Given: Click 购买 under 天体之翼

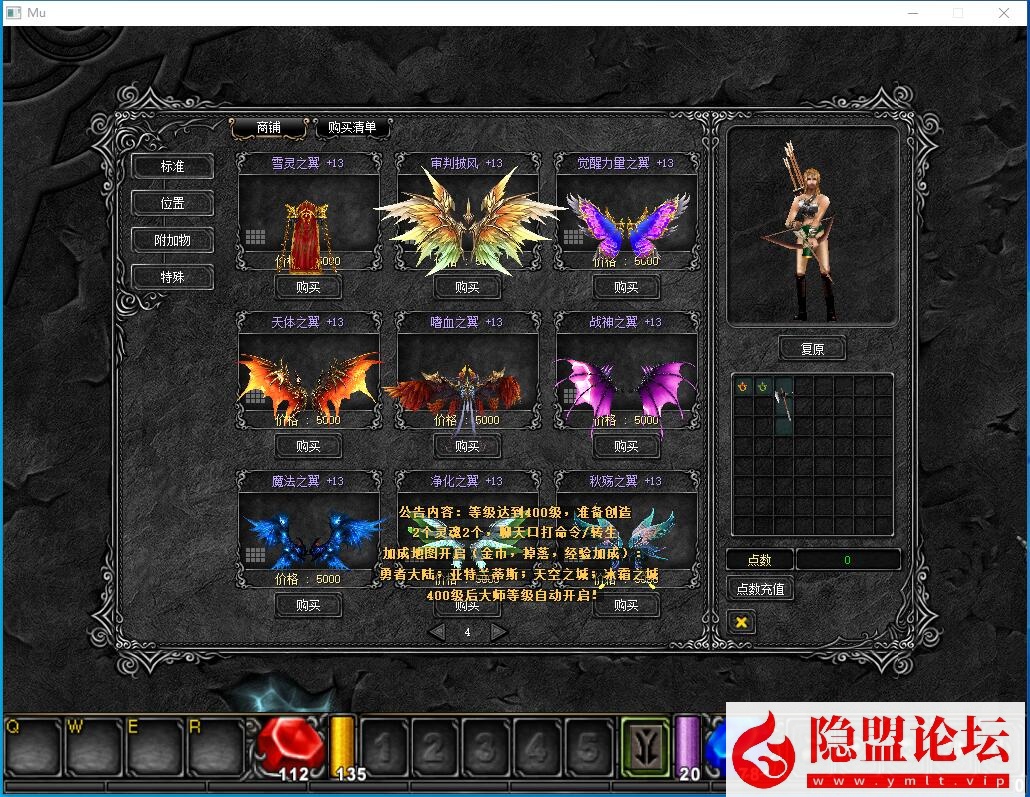Looking at the screenshot, I should coord(308,446).
